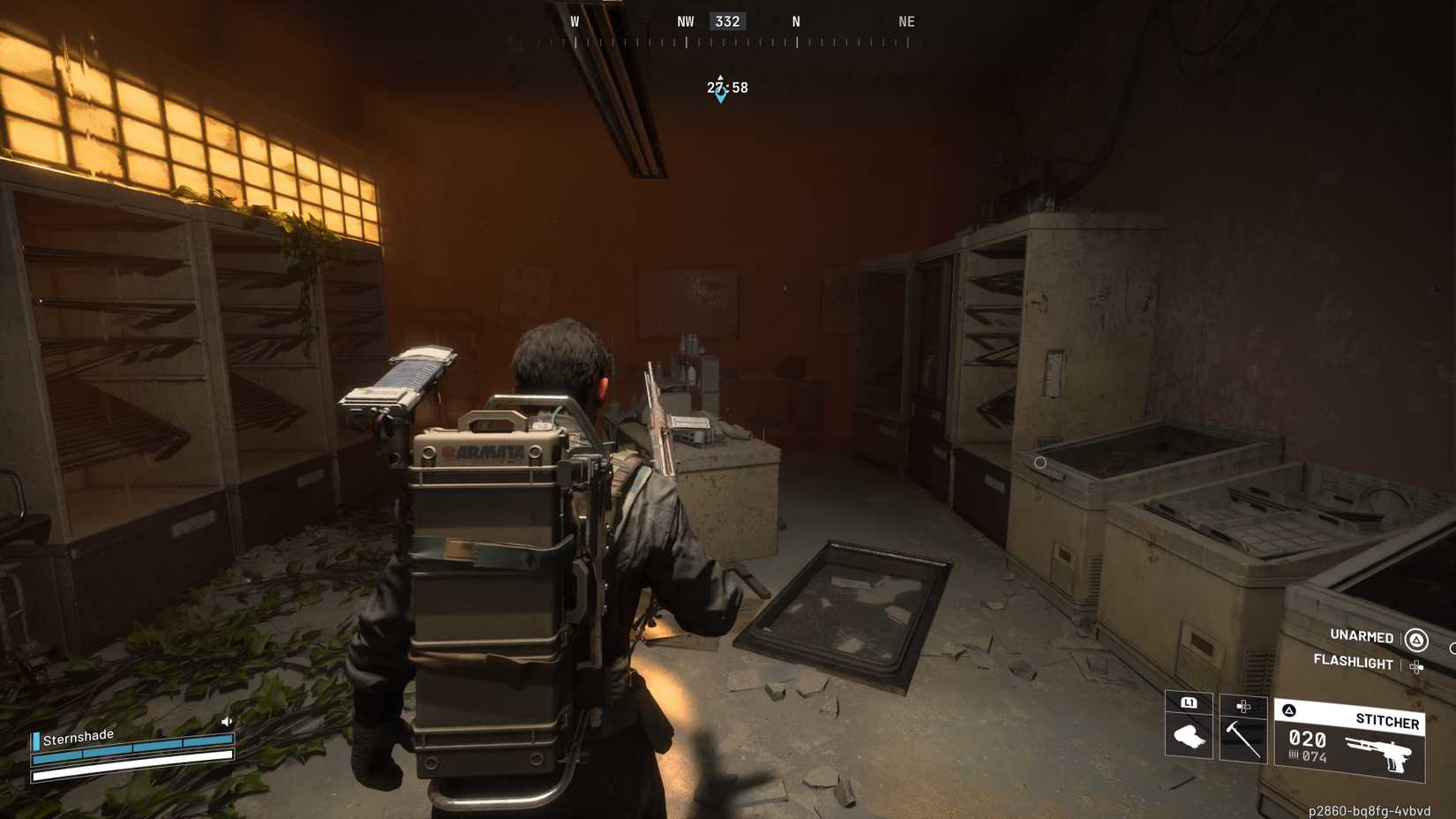Mute the Sternshade player speaker icon
Viewport: 1456px width, 819px height.
[x=226, y=721]
